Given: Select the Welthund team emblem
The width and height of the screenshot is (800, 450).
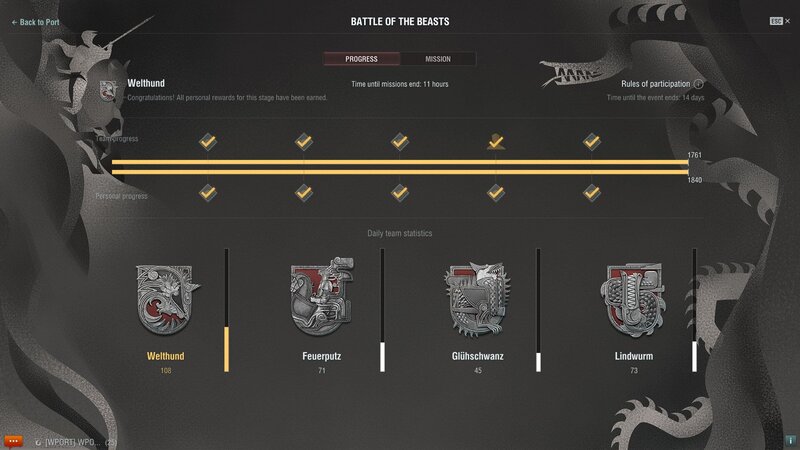Looking at the screenshot, I should [x=167, y=299].
